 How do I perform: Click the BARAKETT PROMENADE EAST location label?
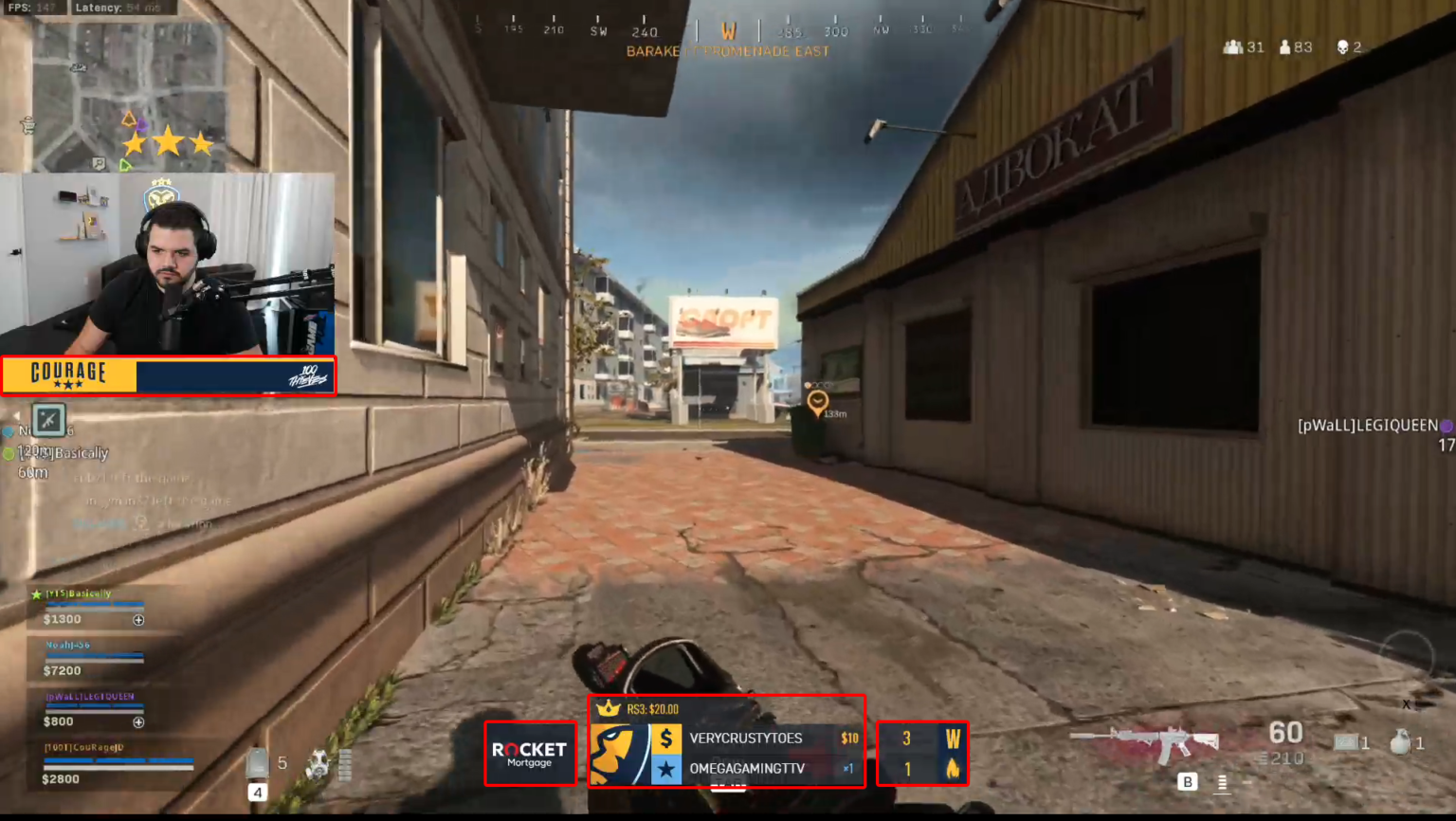tap(728, 52)
